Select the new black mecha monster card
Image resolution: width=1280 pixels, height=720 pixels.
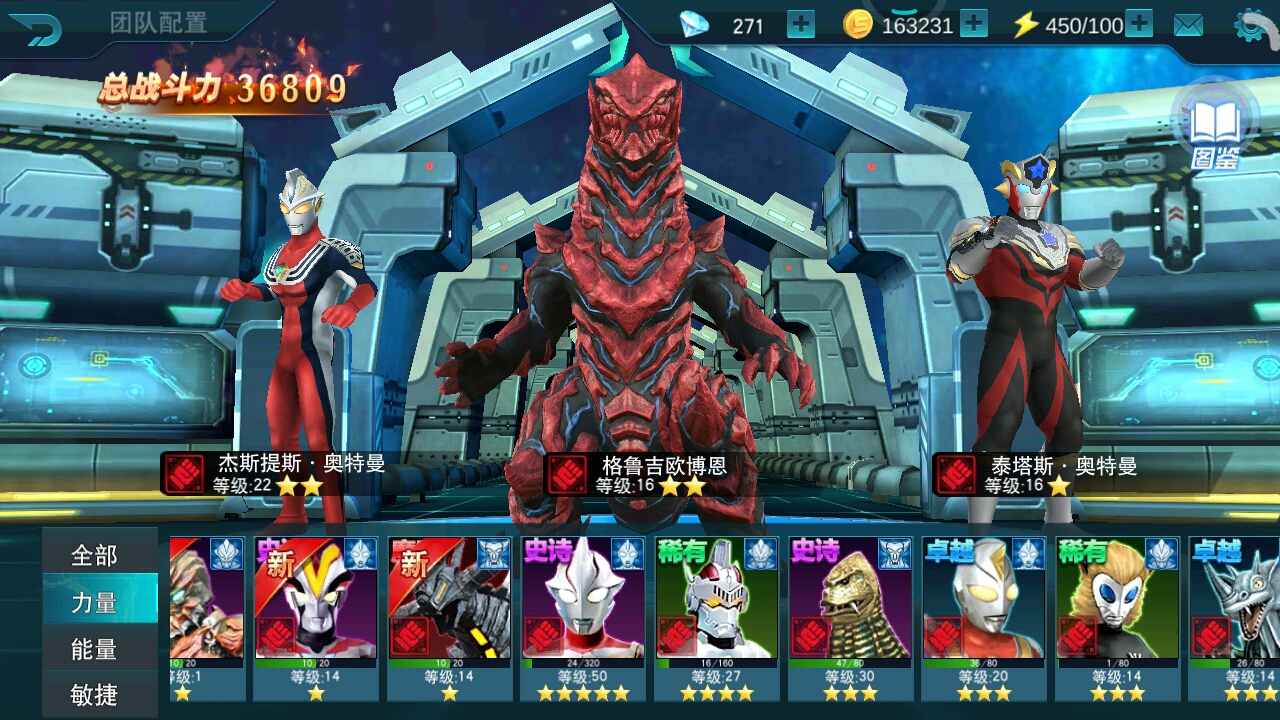click(449, 615)
